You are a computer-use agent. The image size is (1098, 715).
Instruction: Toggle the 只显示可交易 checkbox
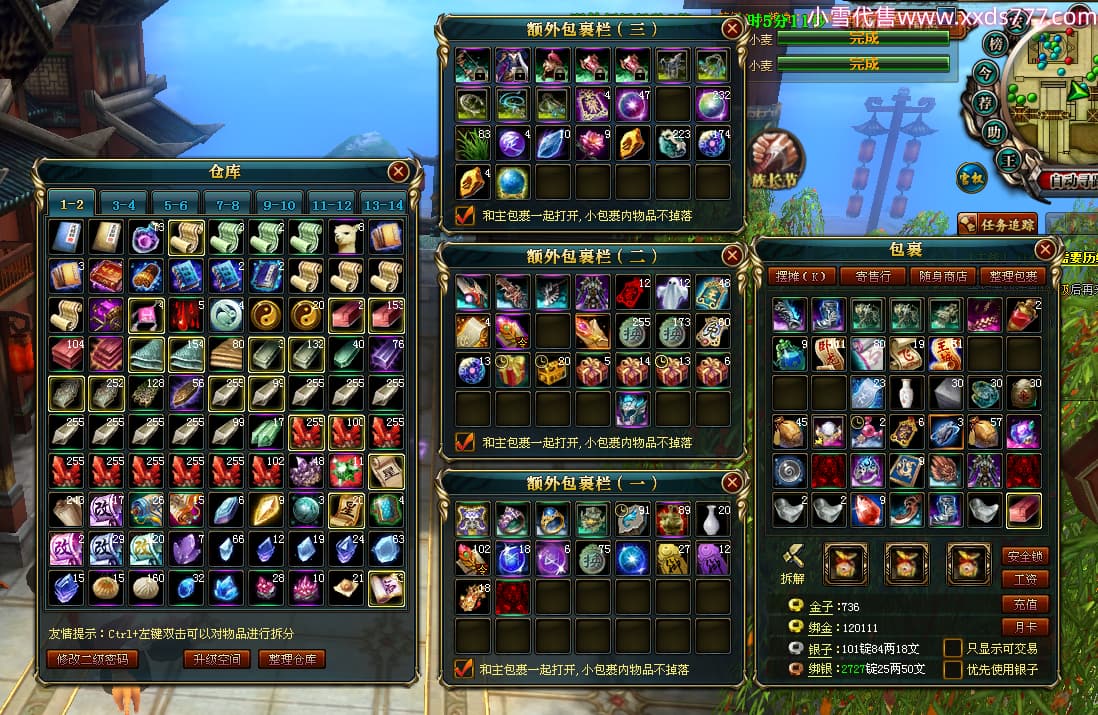pyautogui.click(x=953, y=648)
